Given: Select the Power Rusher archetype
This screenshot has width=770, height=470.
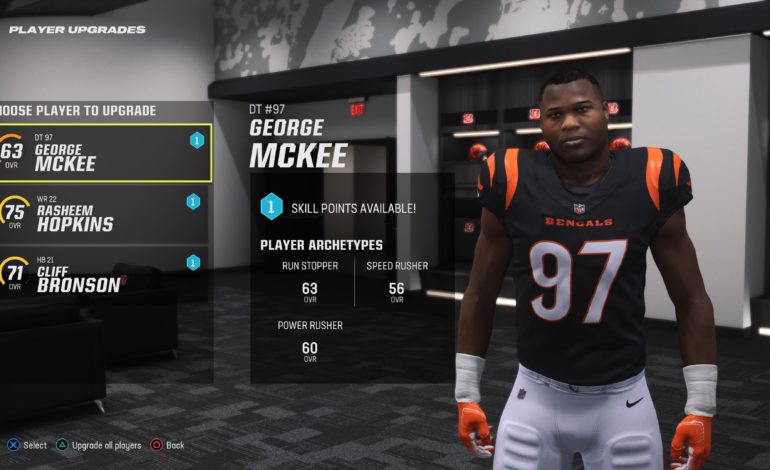Looking at the screenshot, I should coord(309,342).
